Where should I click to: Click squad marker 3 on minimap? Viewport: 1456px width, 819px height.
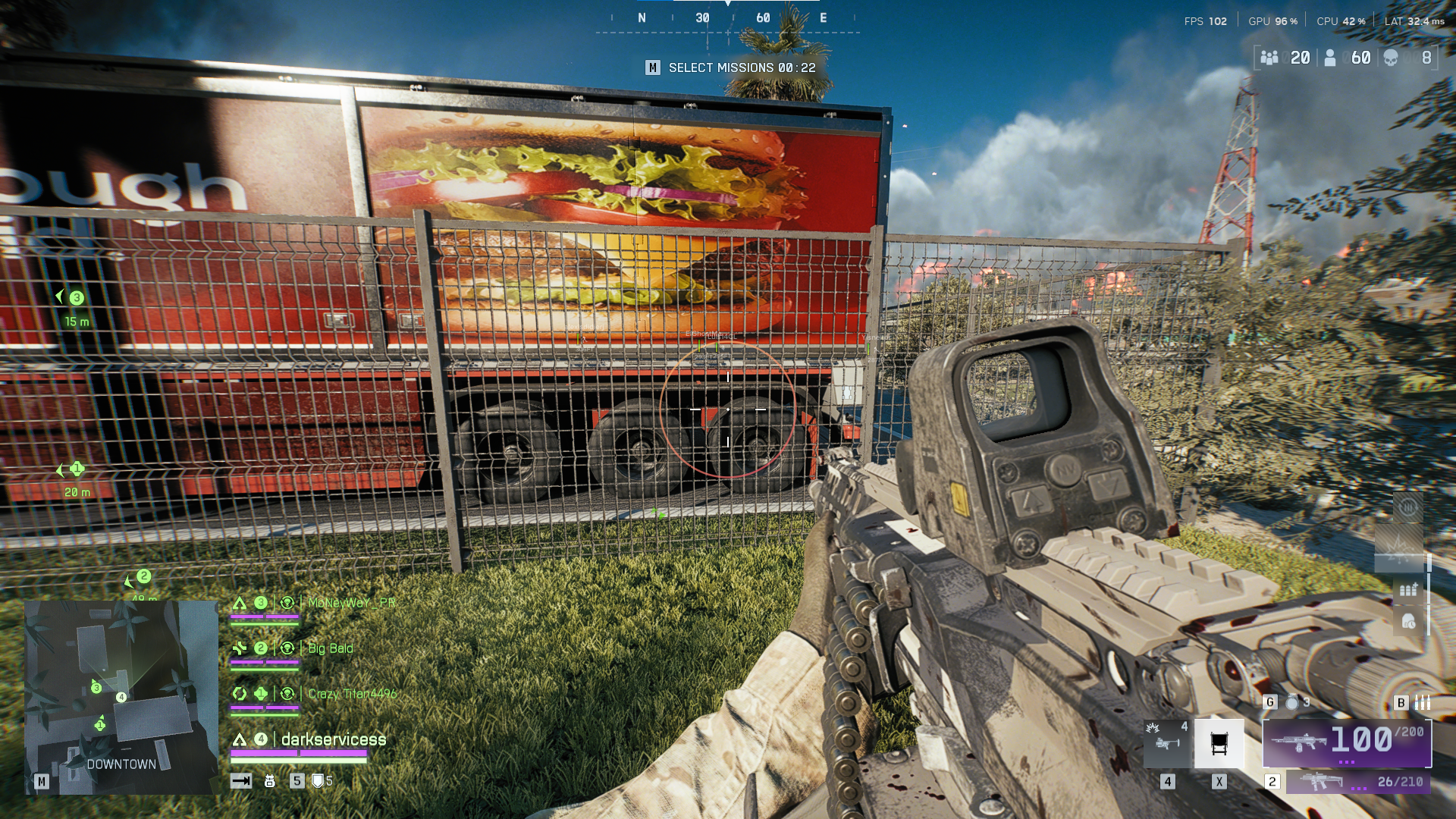[96, 688]
